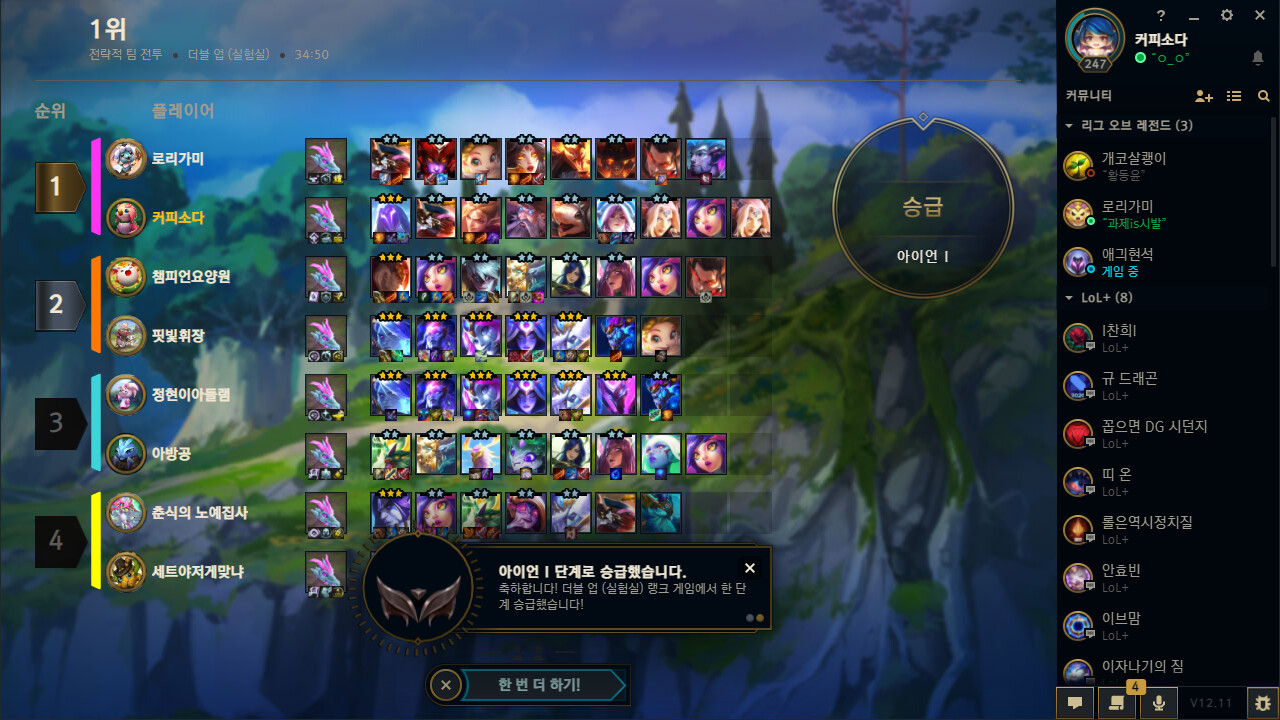
Task: Open the bug report icon
Action: pyautogui.click(x=1262, y=703)
